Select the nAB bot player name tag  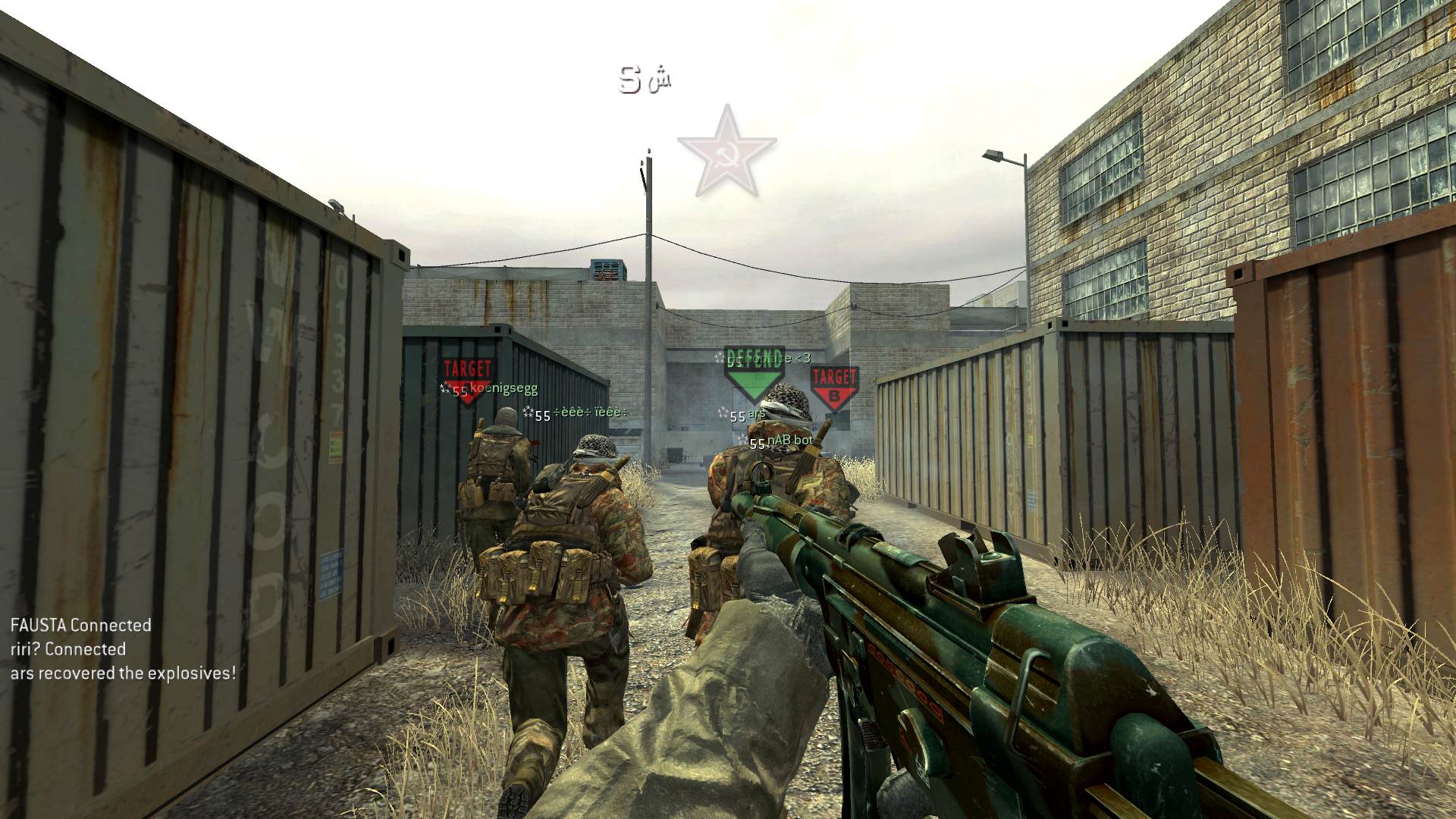pyautogui.click(x=789, y=441)
